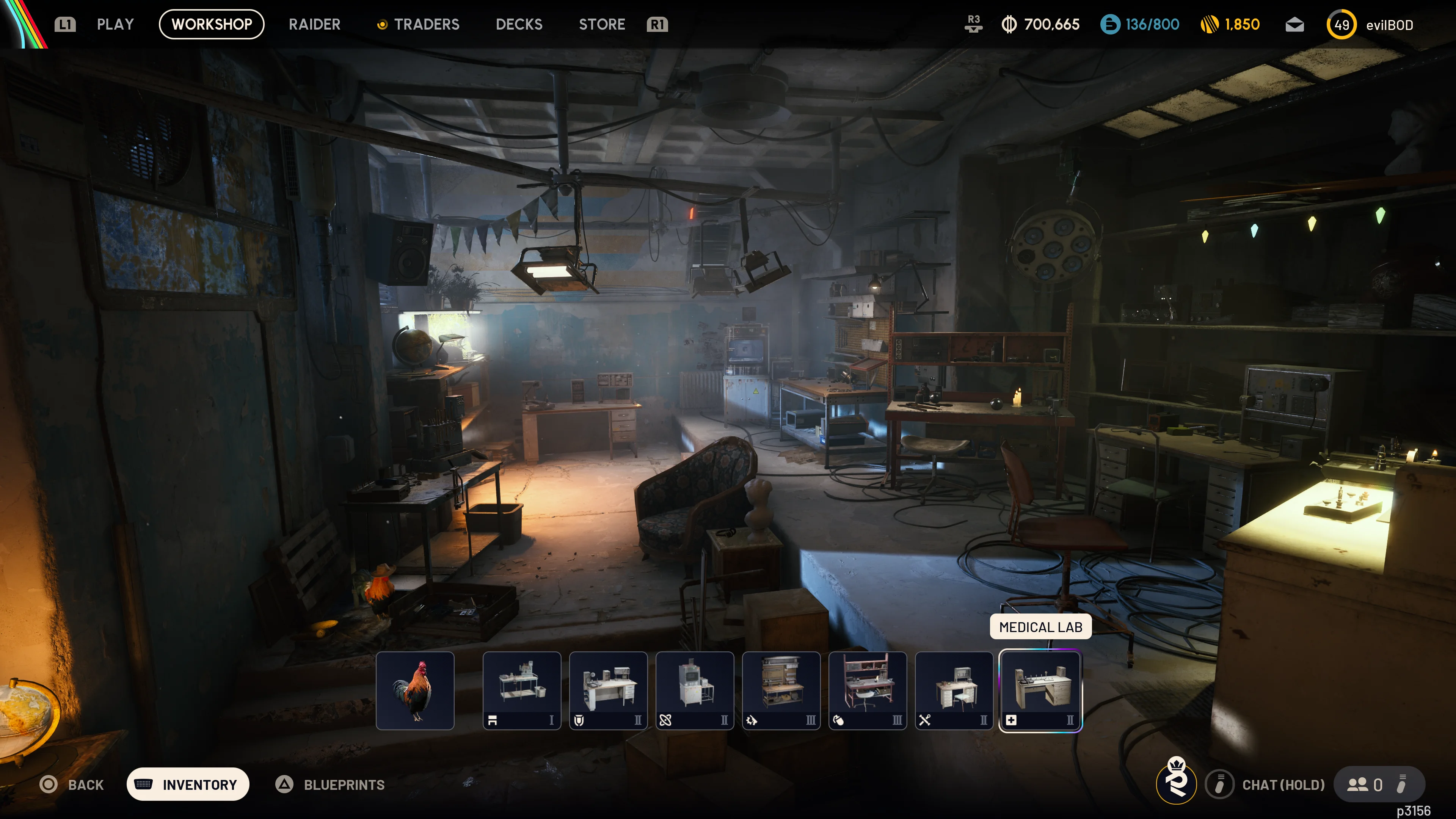Screen dimensions: 1456x819
Task: Select the crossed-tools tier II workbench
Action: coord(954,690)
